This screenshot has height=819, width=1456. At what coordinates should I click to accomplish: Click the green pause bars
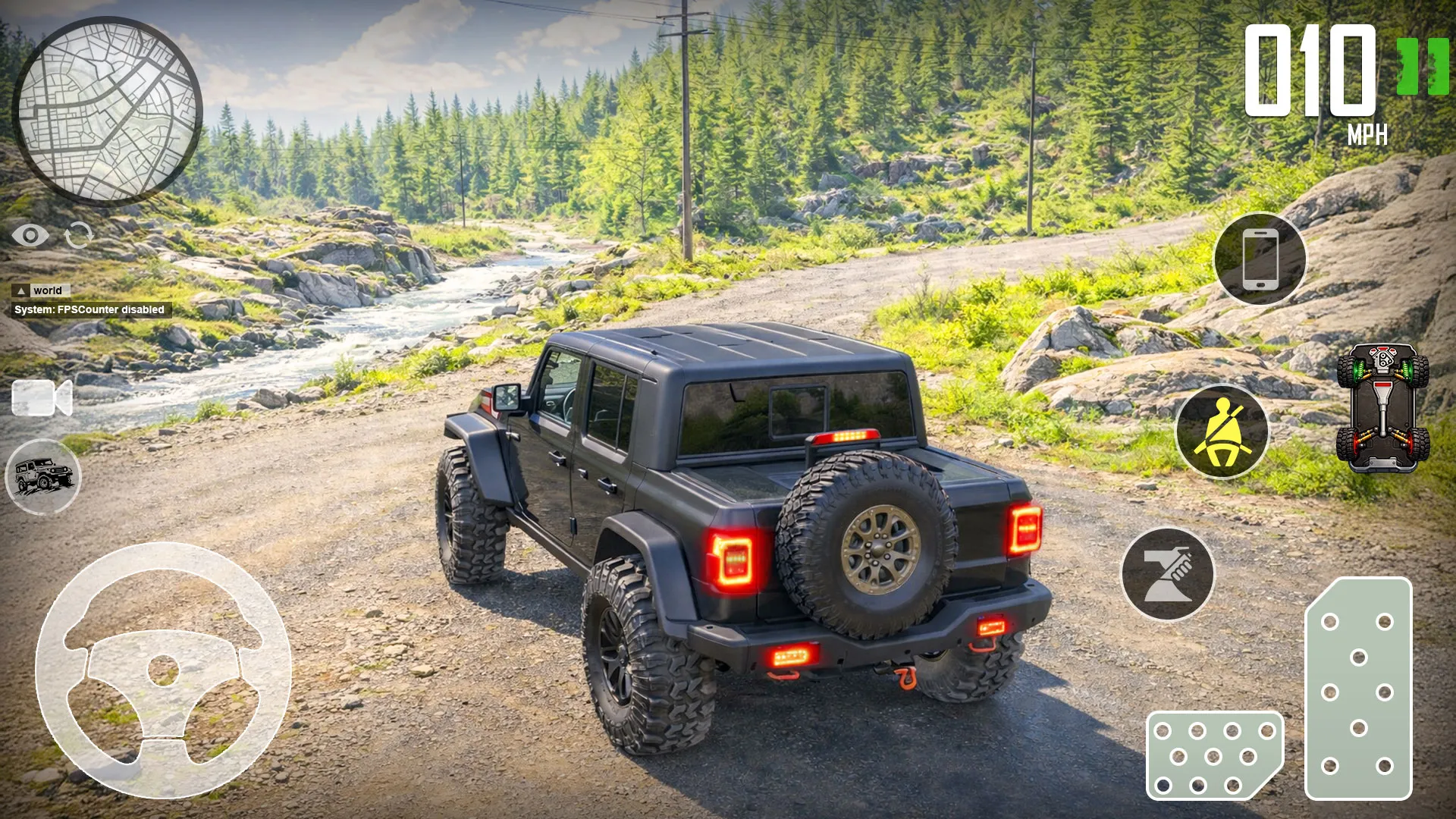point(1423,67)
